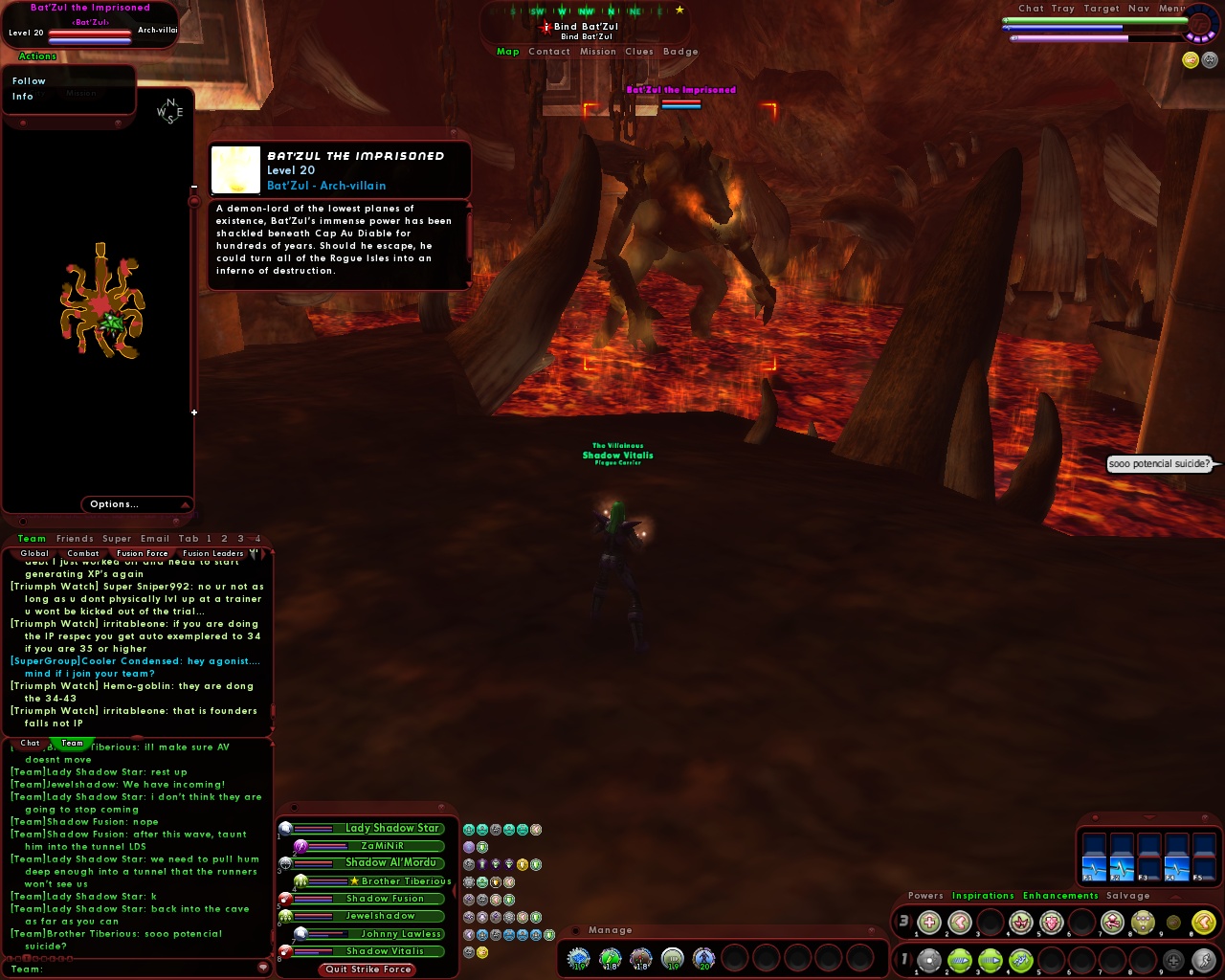This screenshot has width=1225, height=980.
Task: Expand the Options menu in the target window
Action: pyautogui.click(x=114, y=504)
